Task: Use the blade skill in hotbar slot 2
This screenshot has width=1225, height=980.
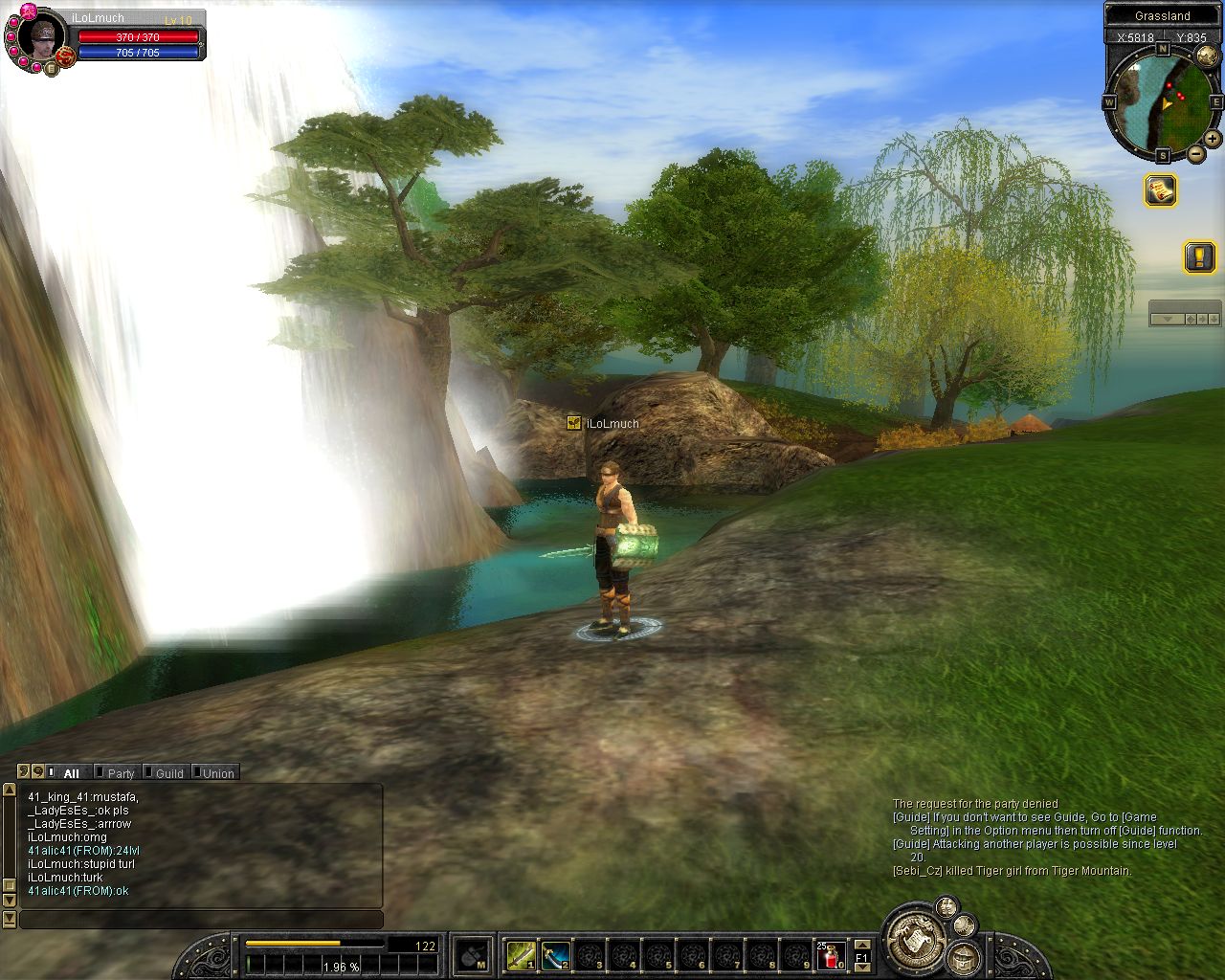Action: coord(556,954)
